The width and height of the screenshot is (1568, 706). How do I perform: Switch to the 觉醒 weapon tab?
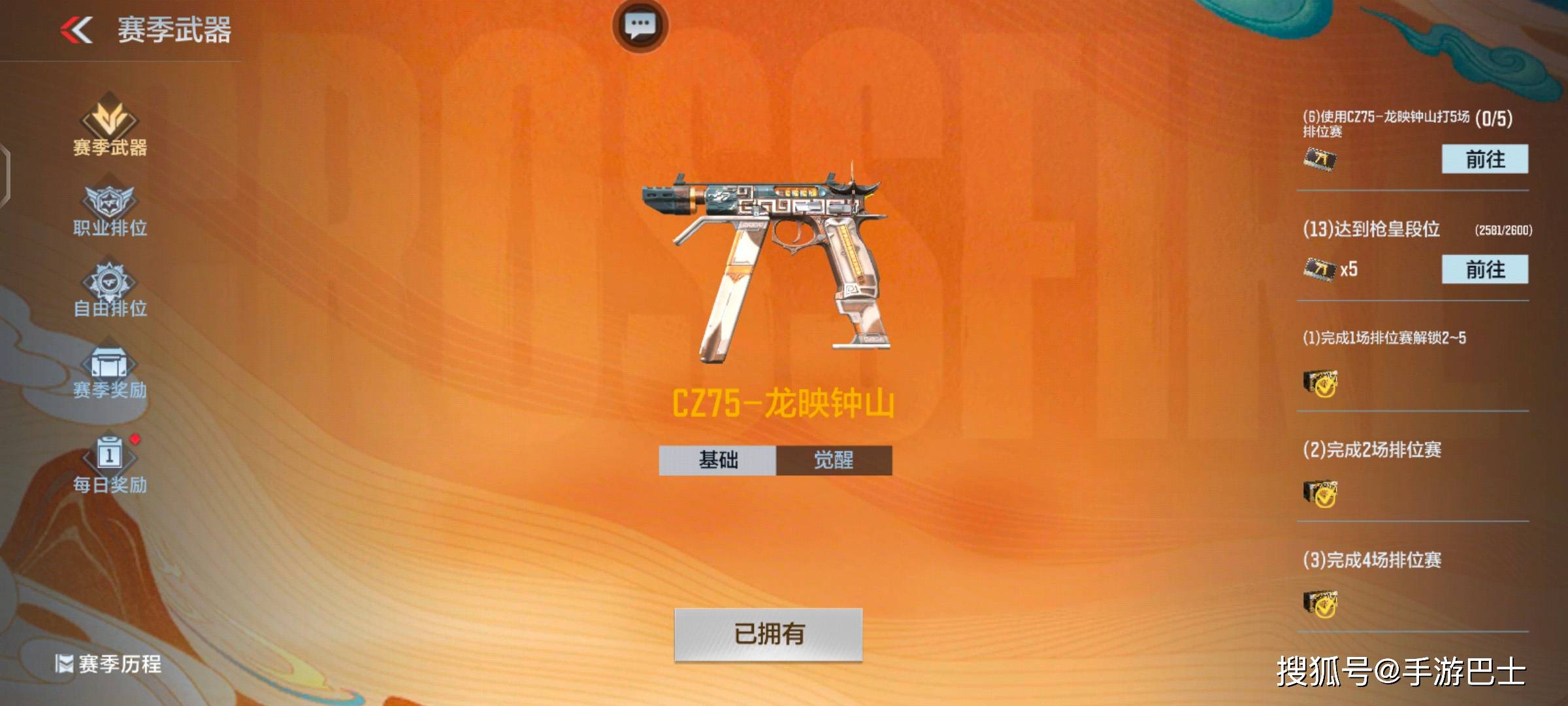pyautogui.click(x=834, y=460)
